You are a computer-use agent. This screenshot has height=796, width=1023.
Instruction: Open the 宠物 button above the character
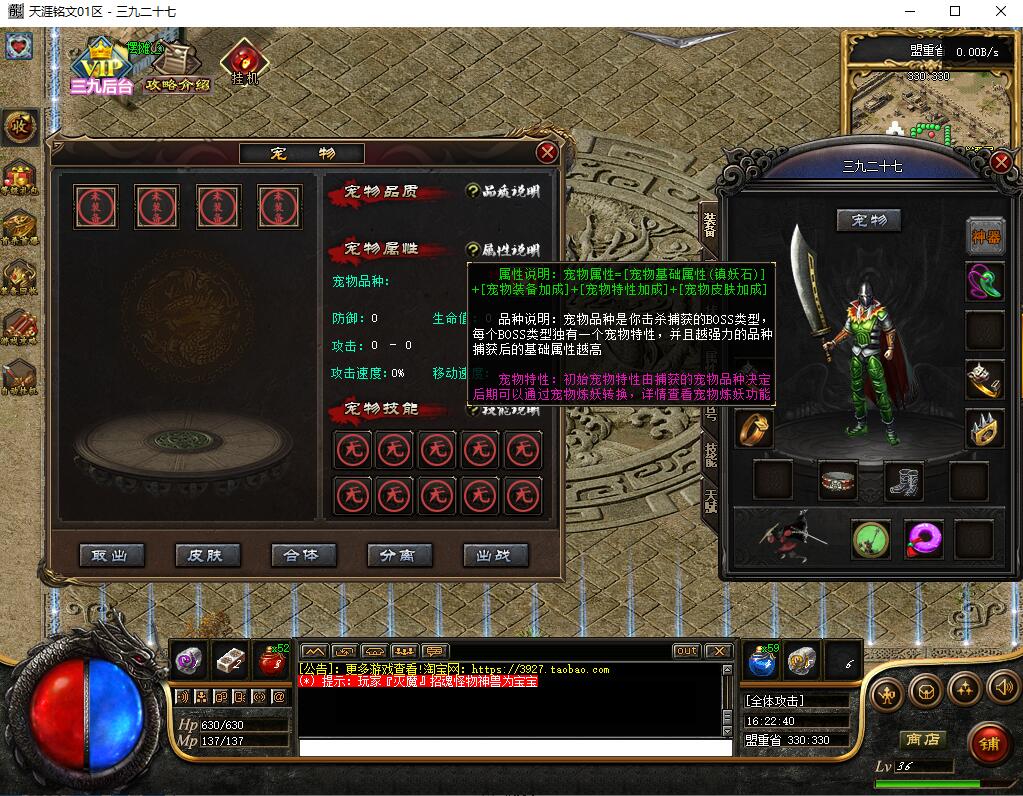[868, 220]
